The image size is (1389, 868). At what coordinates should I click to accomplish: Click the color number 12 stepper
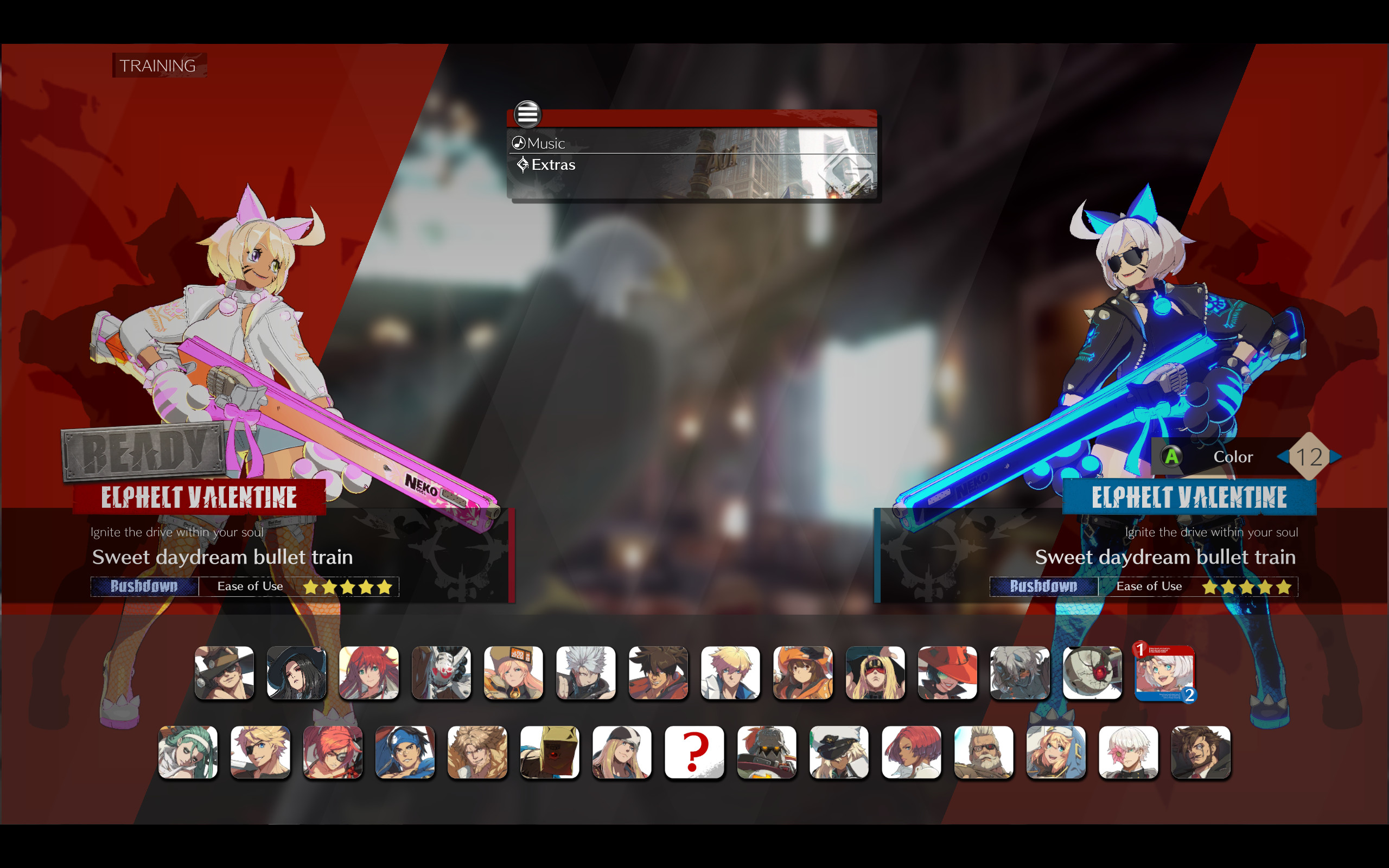coord(1312,456)
